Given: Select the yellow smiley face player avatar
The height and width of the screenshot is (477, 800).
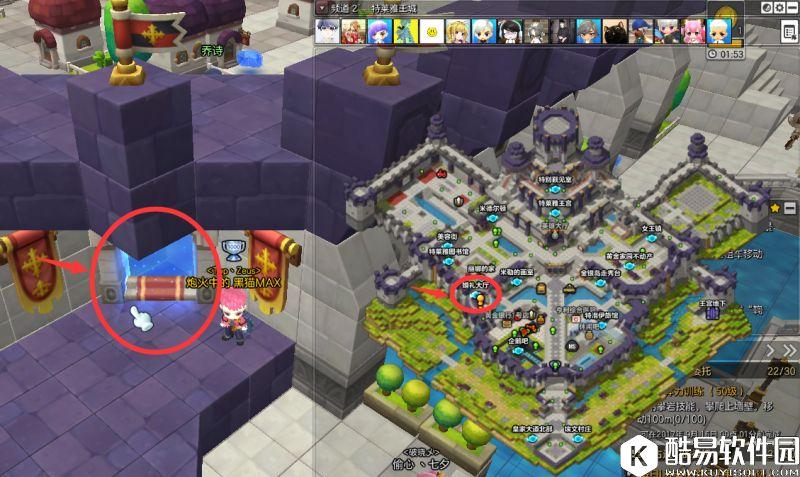Looking at the screenshot, I should [431, 31].
